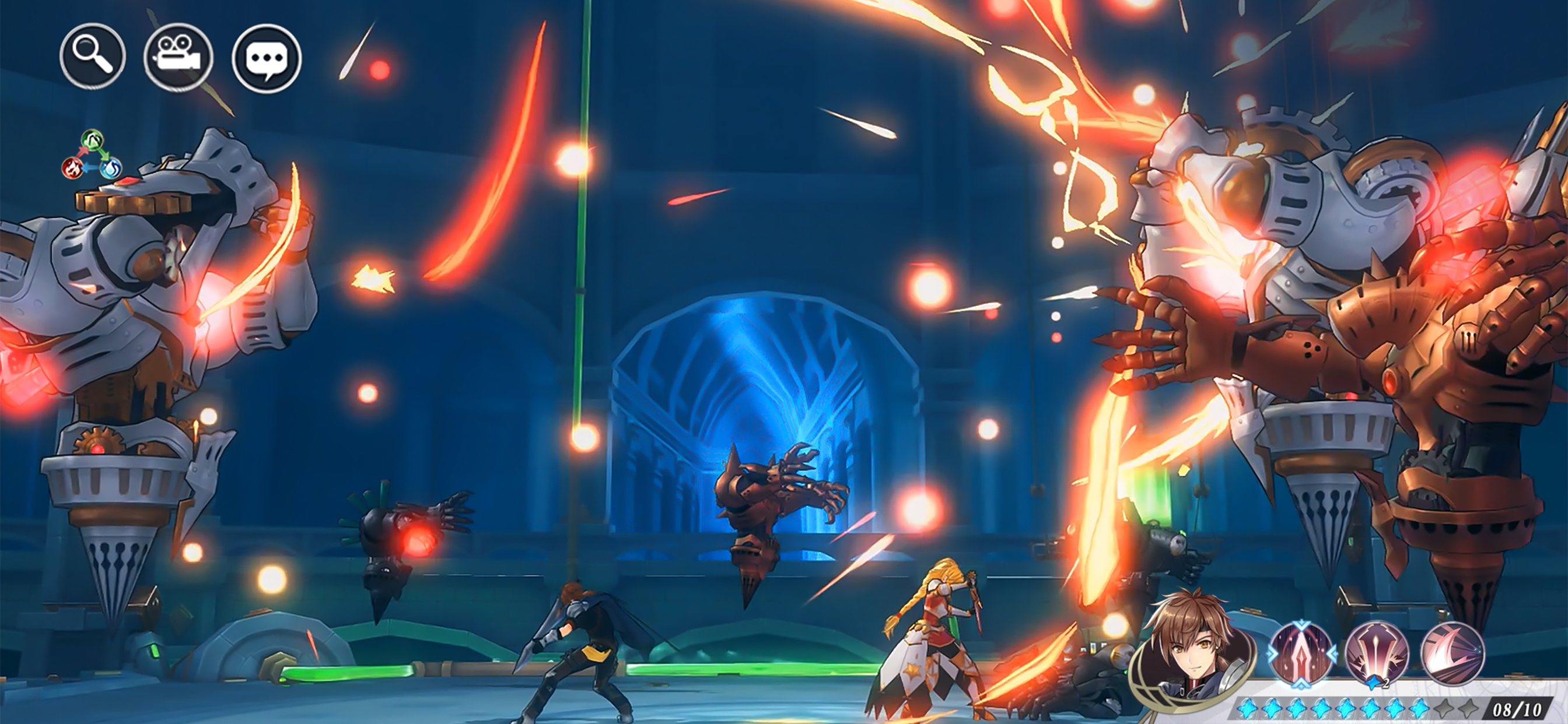Use the ground-slam skill costing 2 crystals
Screen dimensions: 1568x724
[1377, 654]
